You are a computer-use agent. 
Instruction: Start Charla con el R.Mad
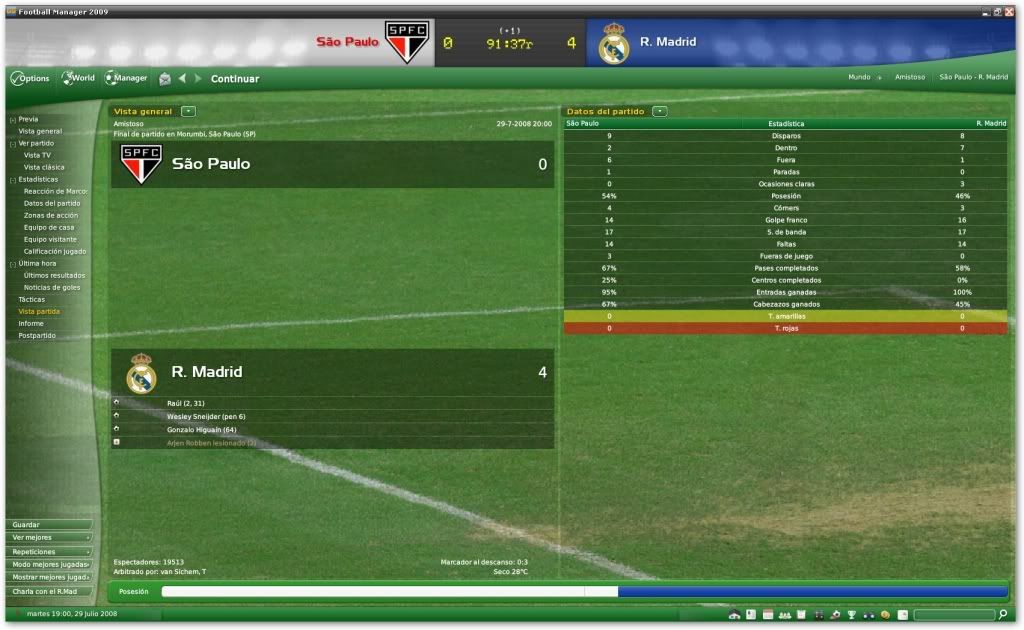(x=48, y=590)
